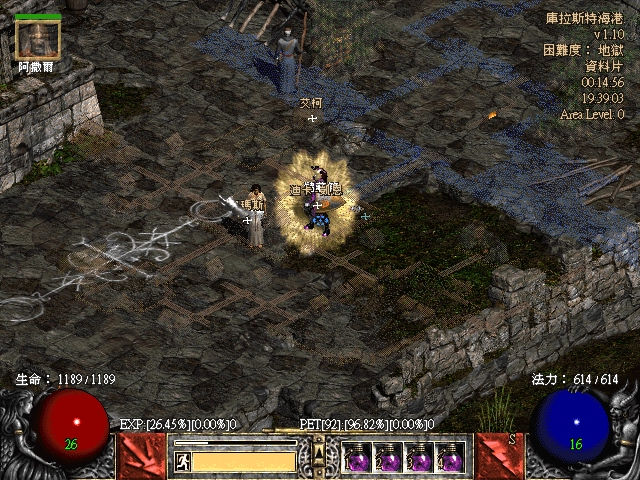Use the purple potion in belt slot 3

[419, 458]
